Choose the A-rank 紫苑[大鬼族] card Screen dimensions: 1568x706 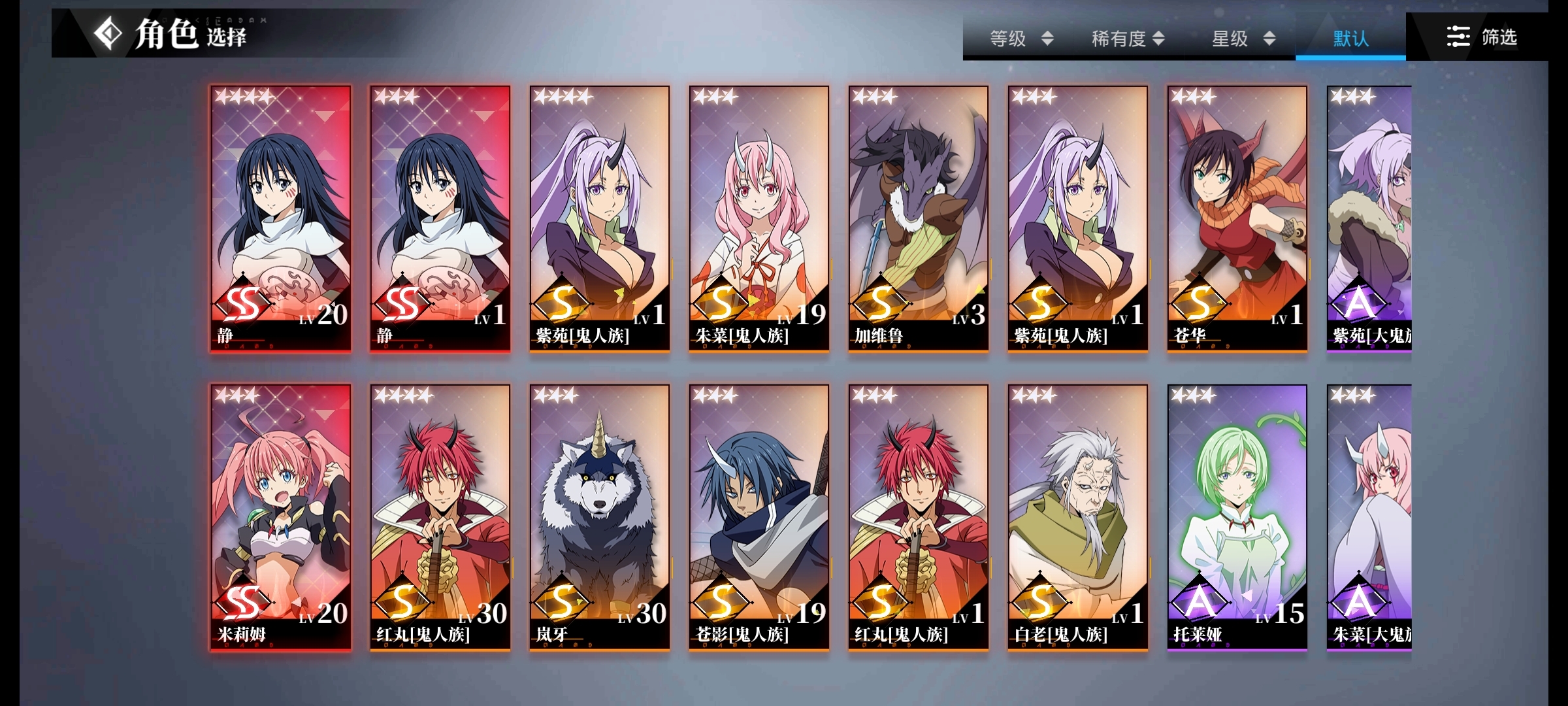click(x=1369, y=218)
